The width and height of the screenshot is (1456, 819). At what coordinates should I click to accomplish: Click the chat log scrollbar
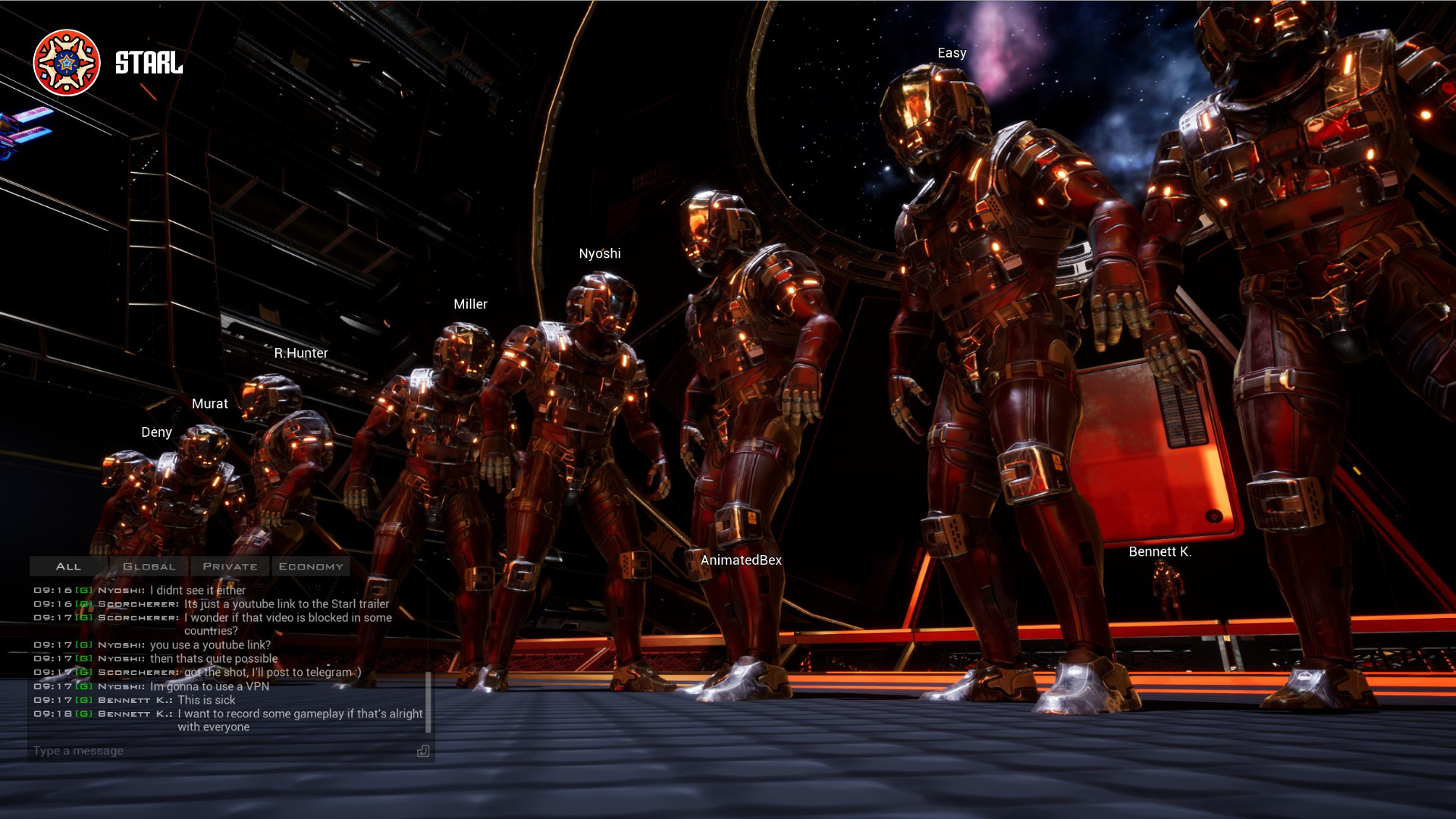428,701
